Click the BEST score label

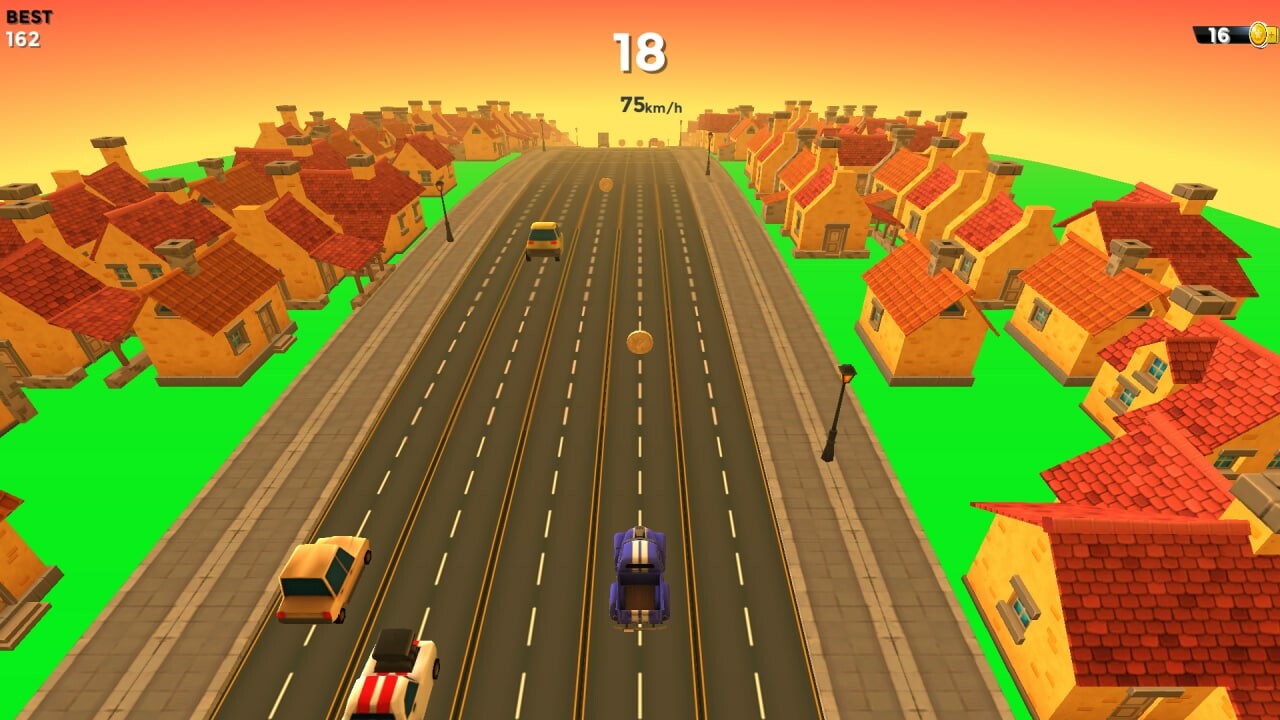(x=28, y=15)
